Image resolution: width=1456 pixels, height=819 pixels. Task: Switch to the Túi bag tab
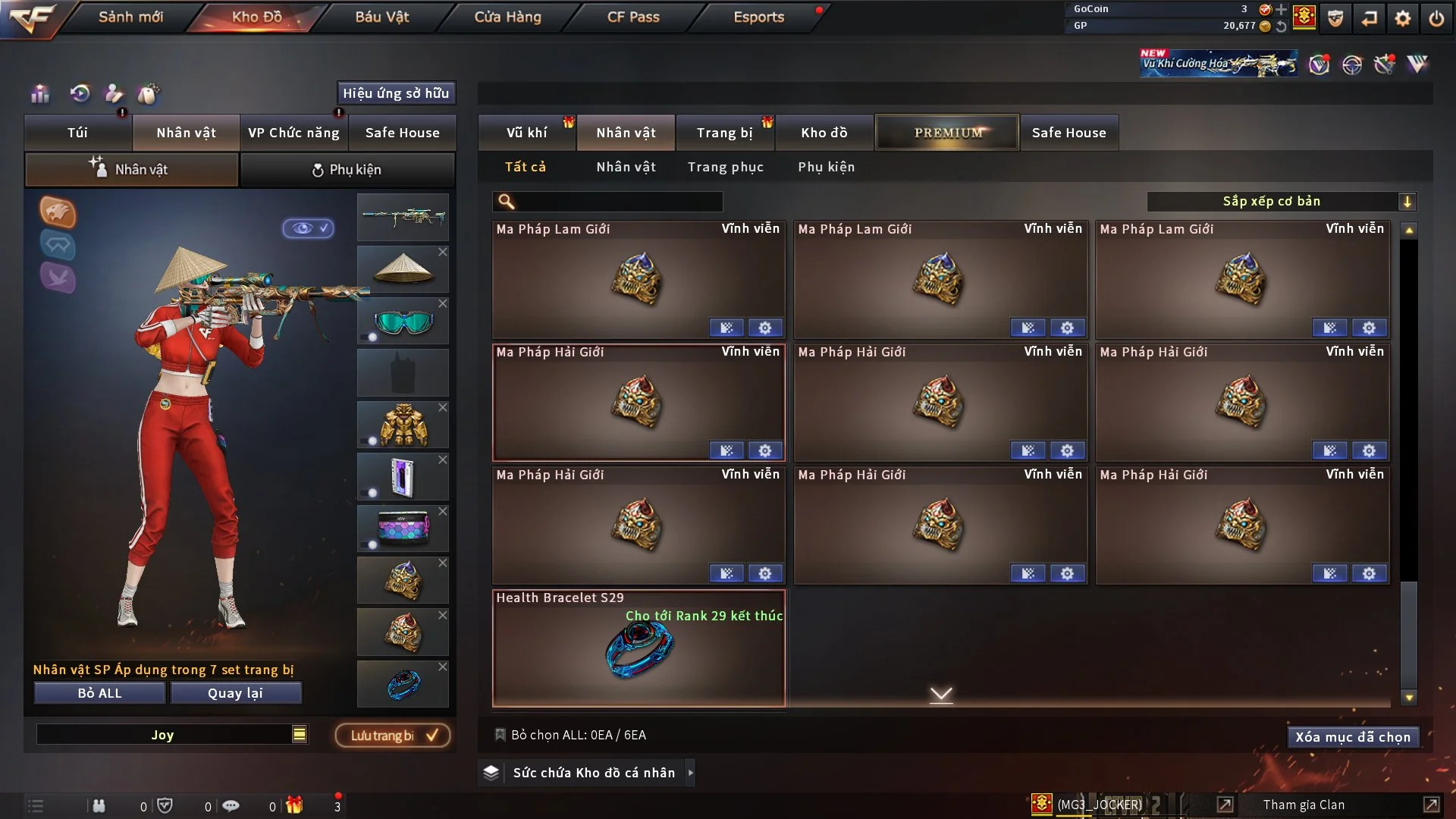point(77,133)
